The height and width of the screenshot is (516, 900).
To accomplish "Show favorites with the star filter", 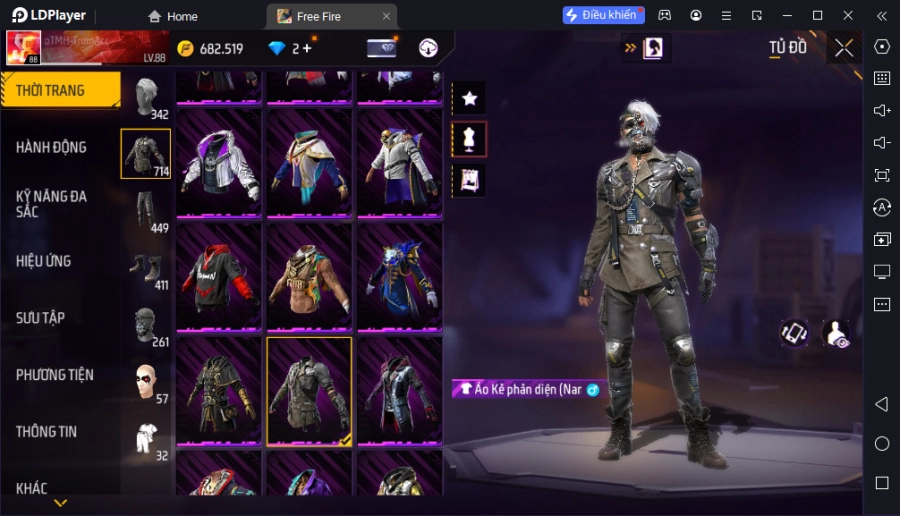I will click(x=469, y=98).
